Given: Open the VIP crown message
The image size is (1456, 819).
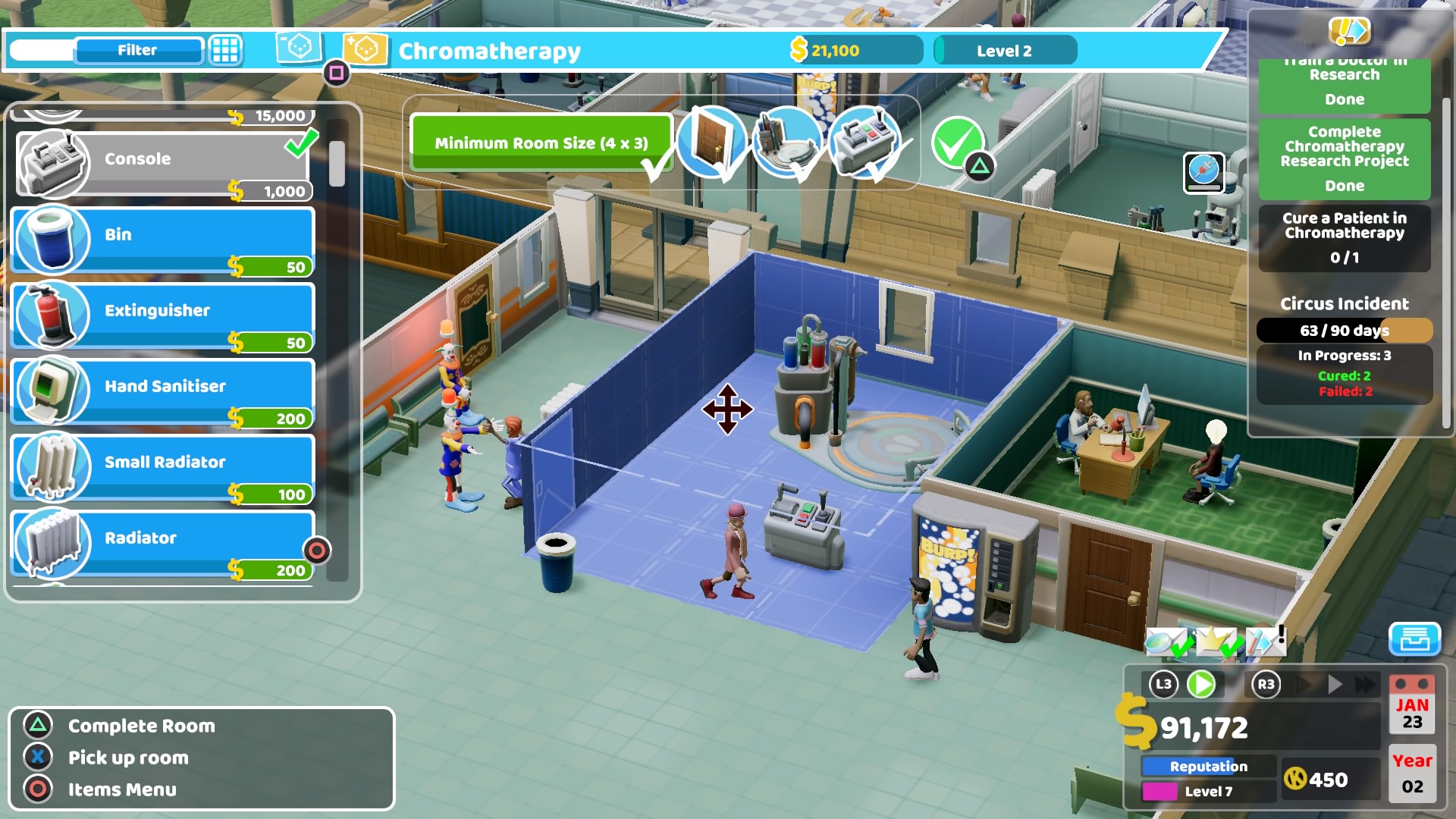Looking at the screenshot, I should click(1216, 640).
